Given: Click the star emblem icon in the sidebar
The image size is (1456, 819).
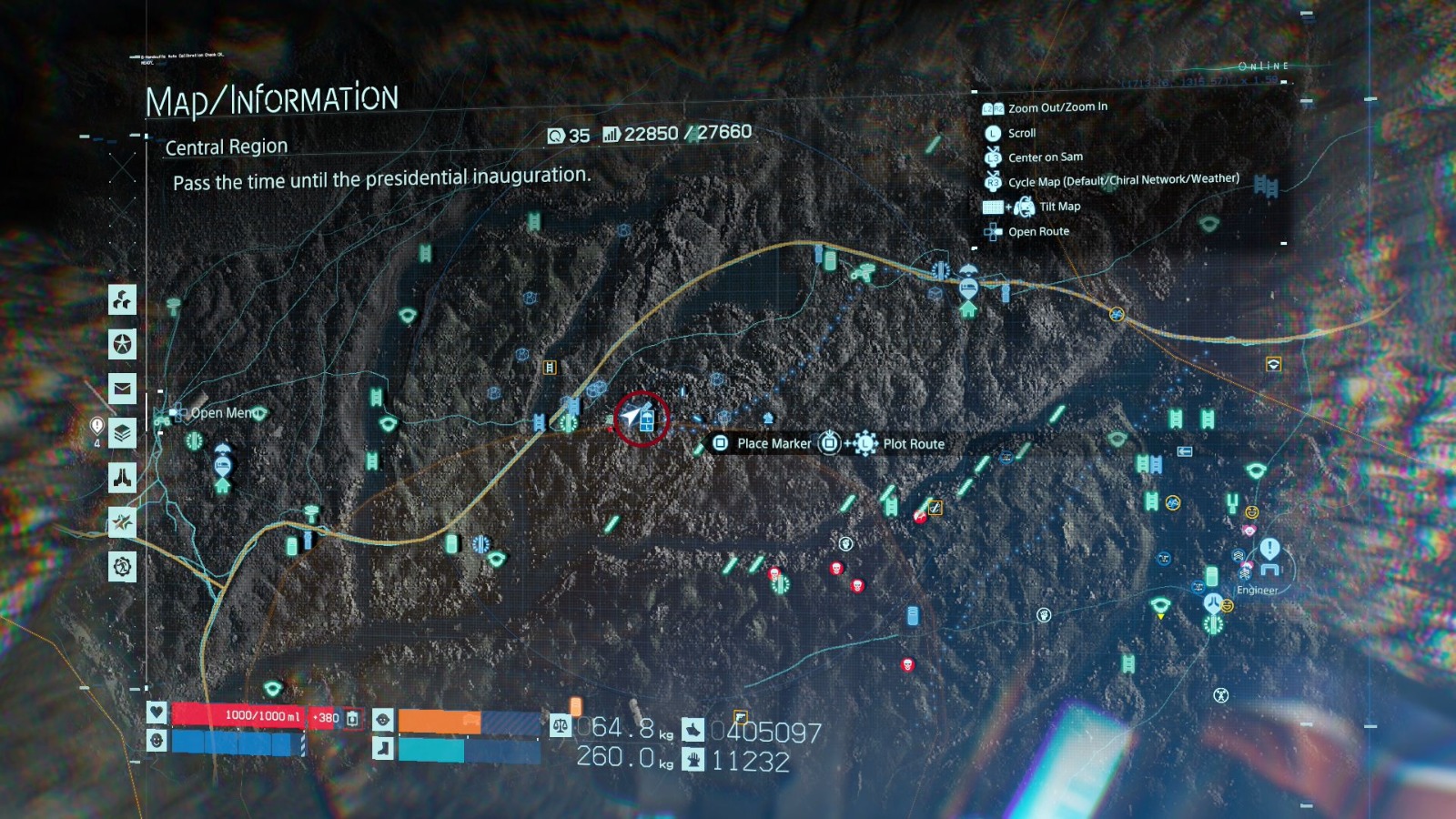Looking at the screenshot, I should pos(121,344).
